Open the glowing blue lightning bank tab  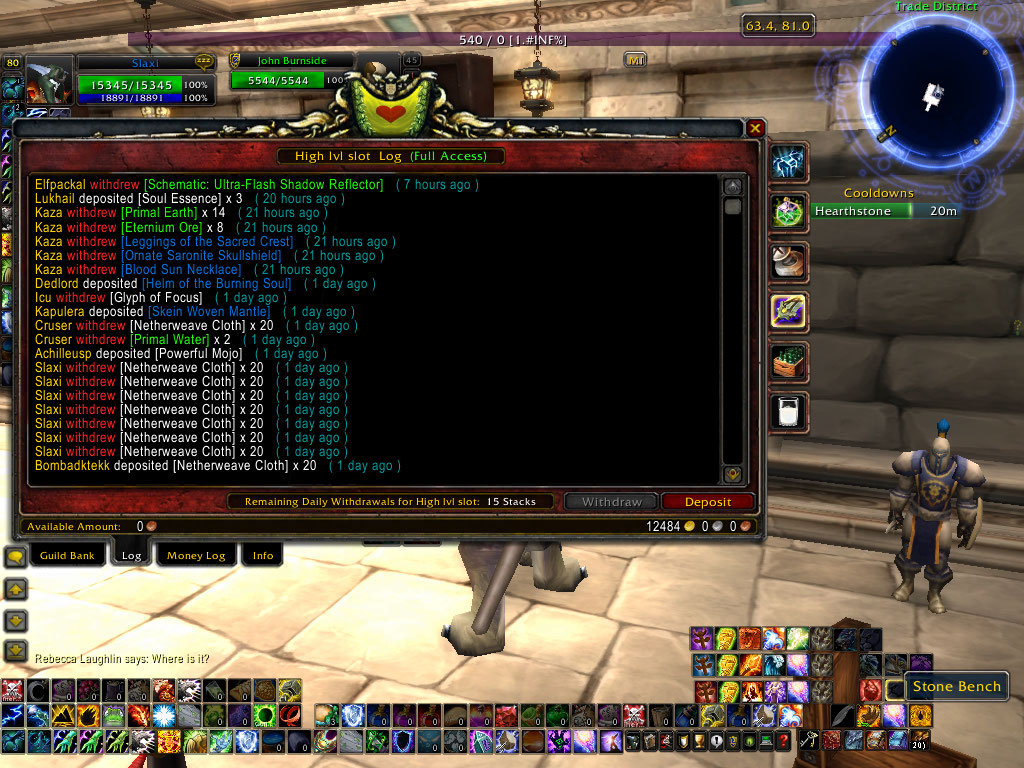(789, 162)
